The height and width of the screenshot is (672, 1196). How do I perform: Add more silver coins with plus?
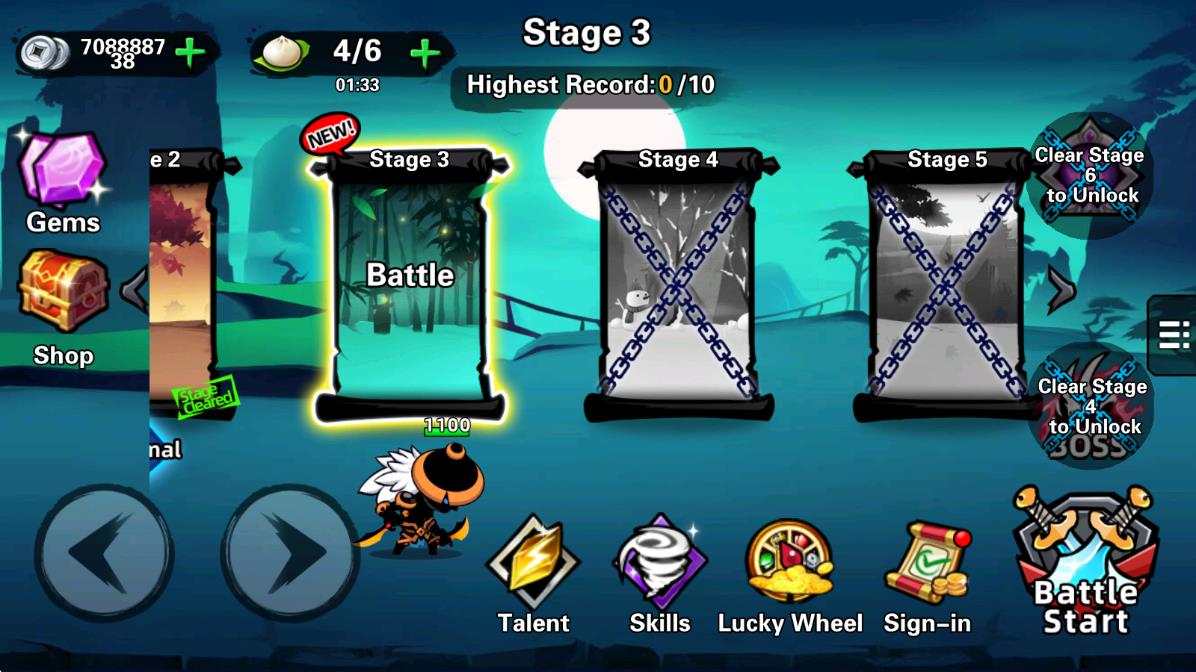pyautogui.click(x=190, y=53)
